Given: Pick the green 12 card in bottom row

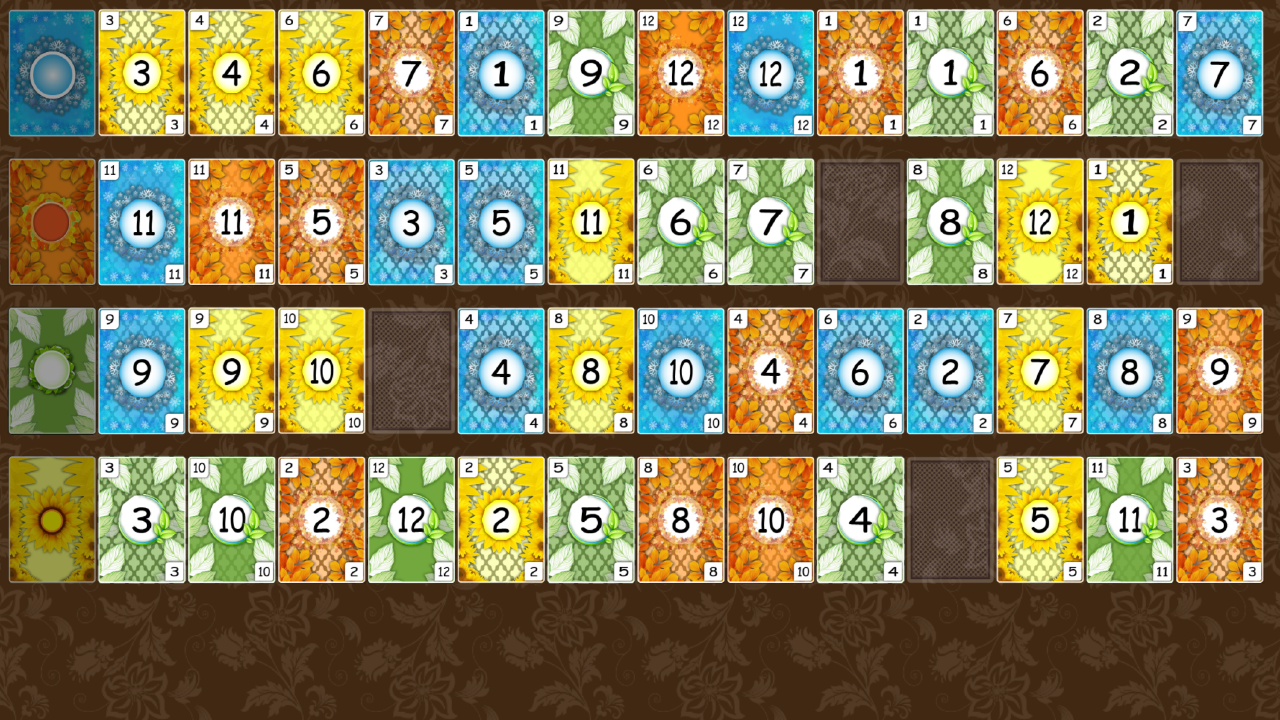Looking at the screenshot, I should pyautogui.click(x=411, y=519).
